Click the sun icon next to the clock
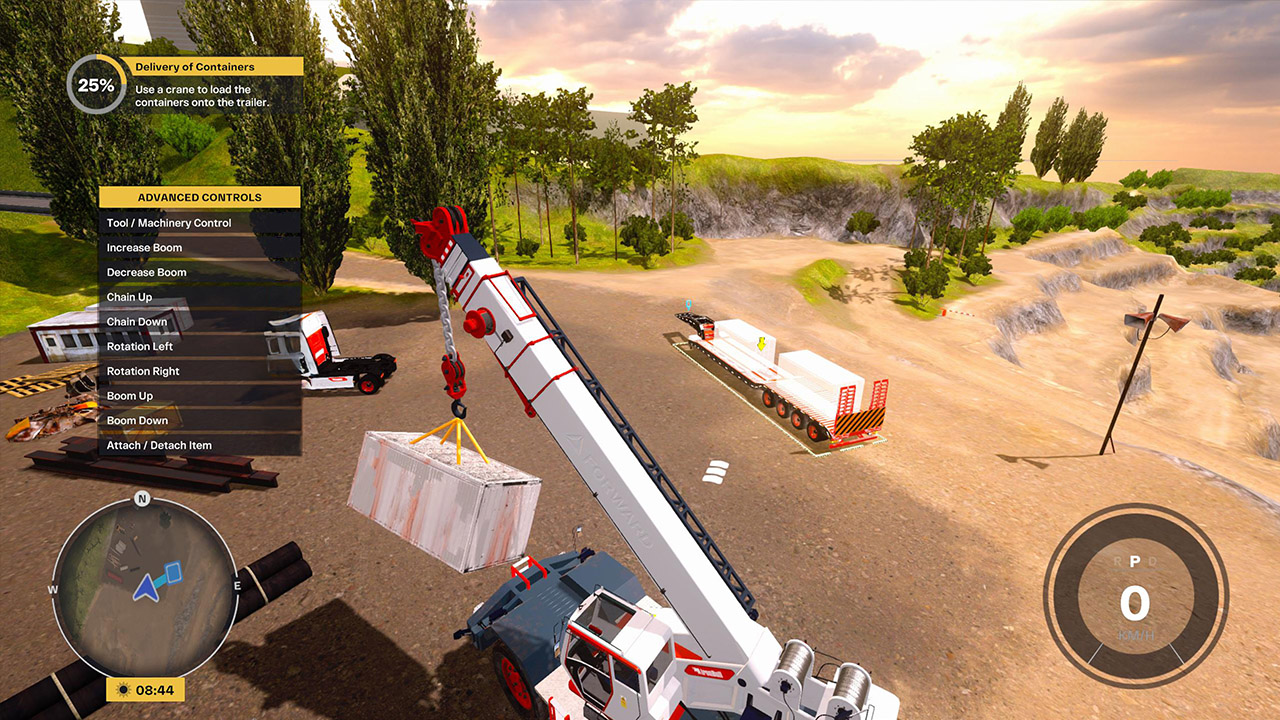The image size is (1280, 720). 125,690
